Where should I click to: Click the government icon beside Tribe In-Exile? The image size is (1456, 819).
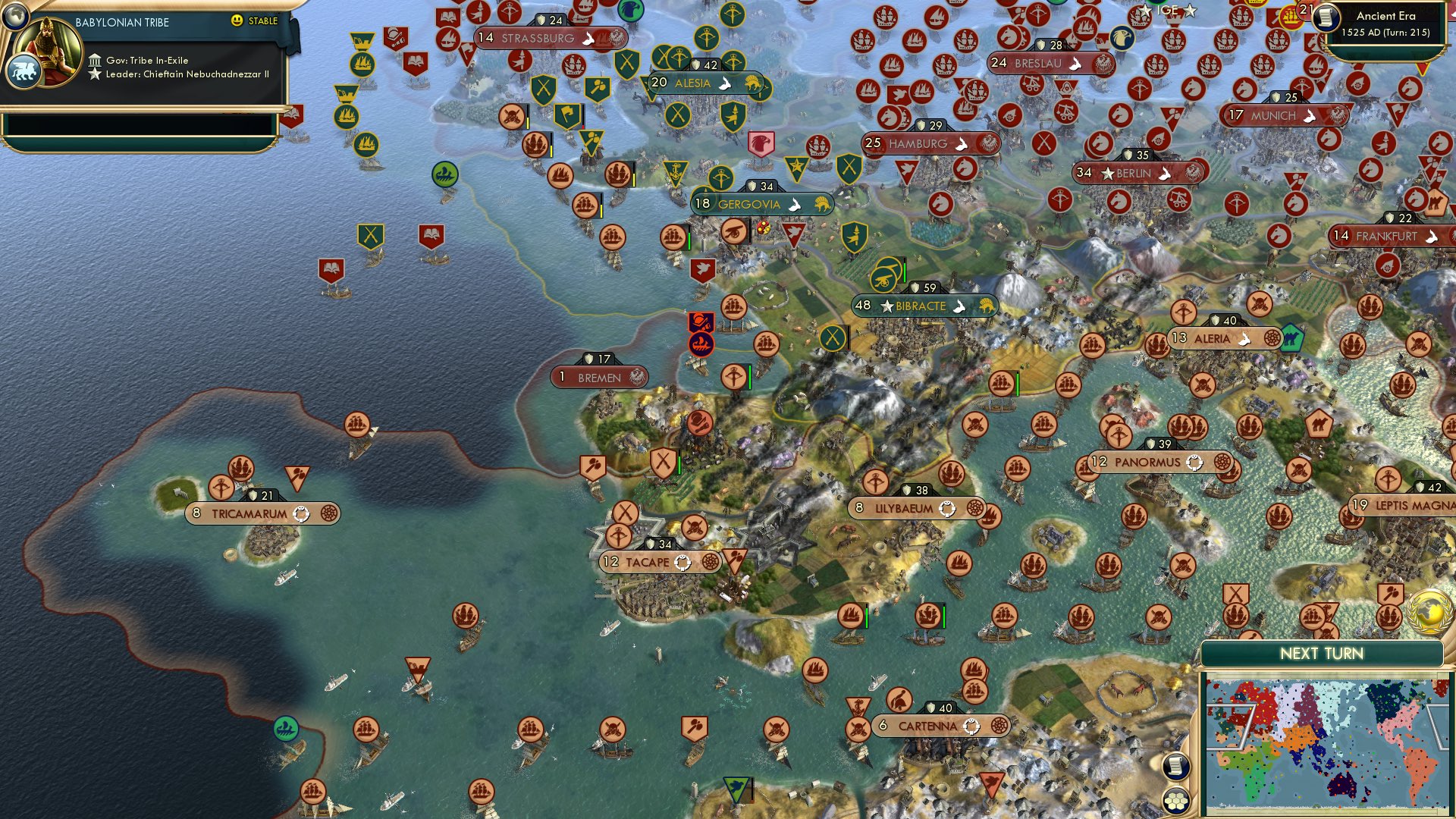(95, 61)
